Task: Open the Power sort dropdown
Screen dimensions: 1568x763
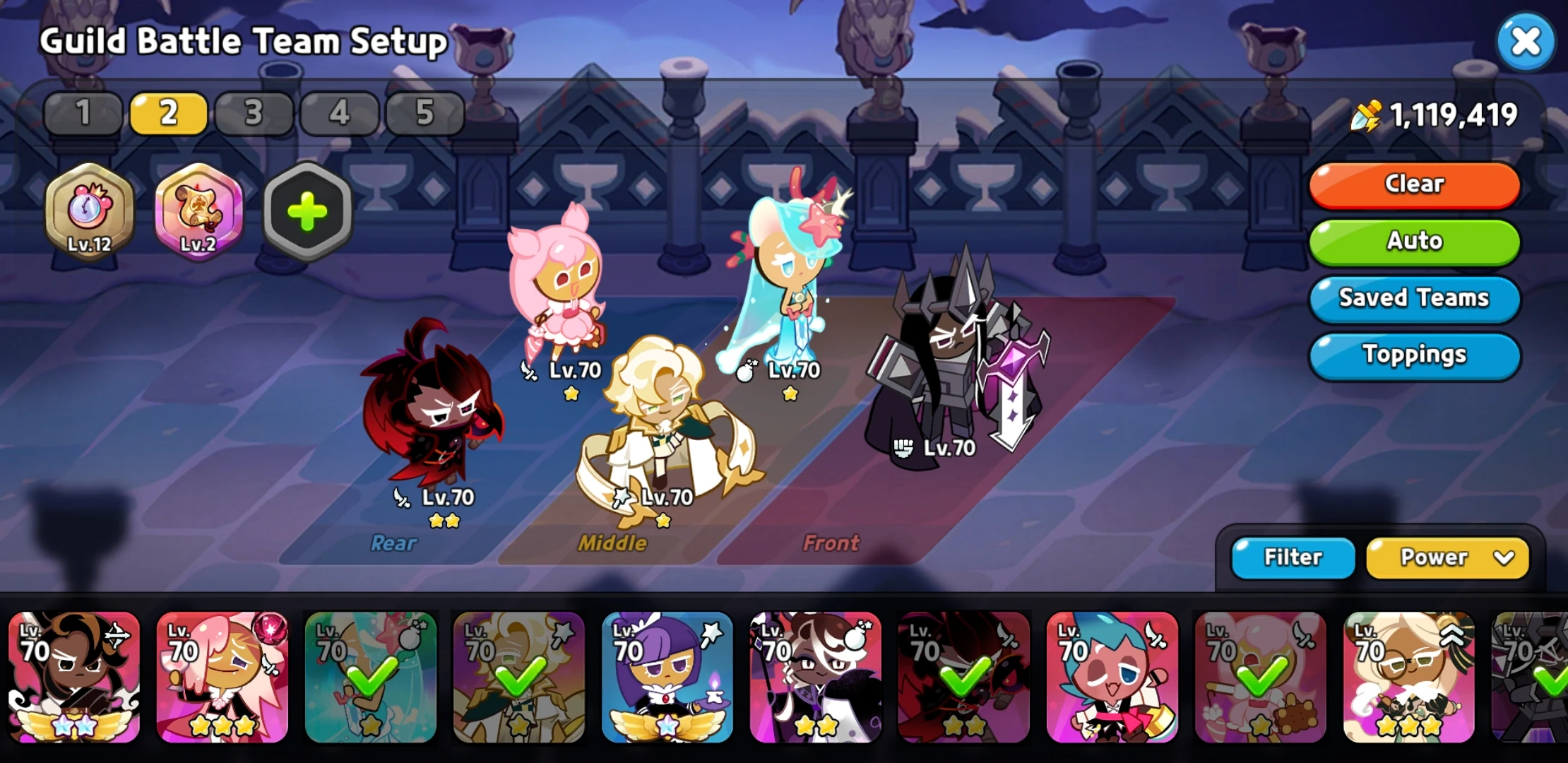Action: 1447,557
